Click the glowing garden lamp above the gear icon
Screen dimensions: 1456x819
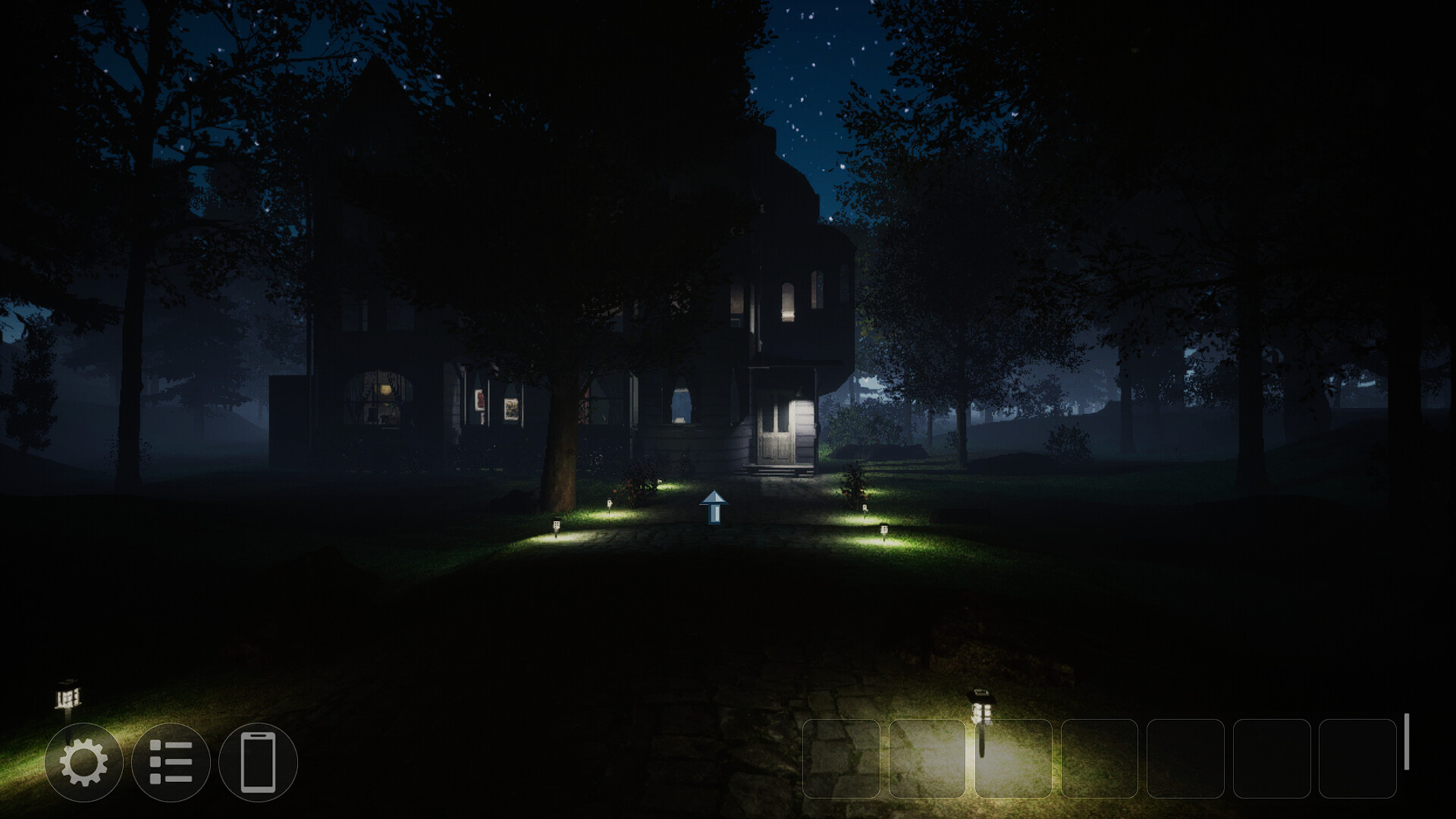pos(68,694)
